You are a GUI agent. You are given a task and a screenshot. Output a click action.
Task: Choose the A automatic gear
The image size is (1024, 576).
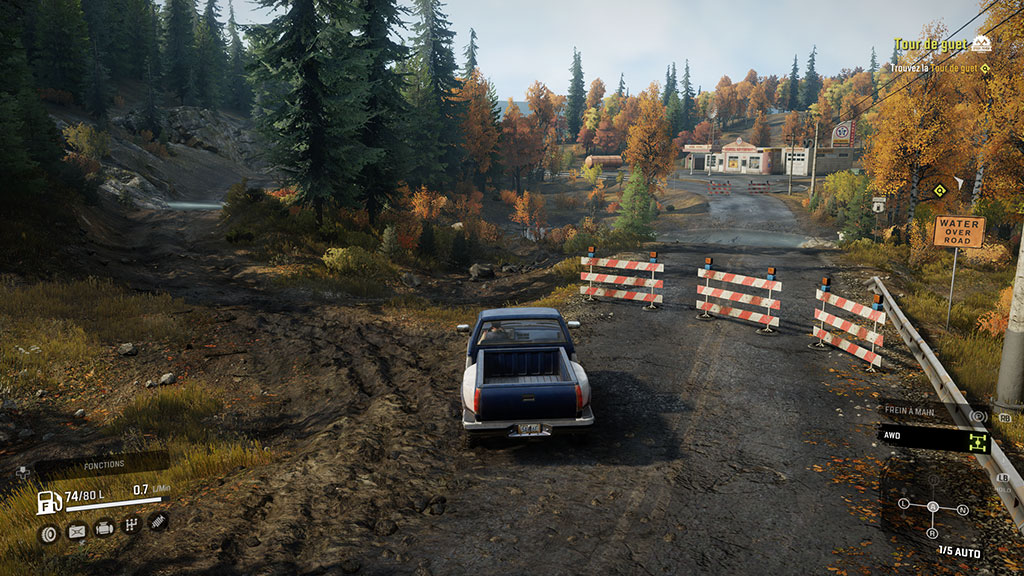[x=933, y=506]
